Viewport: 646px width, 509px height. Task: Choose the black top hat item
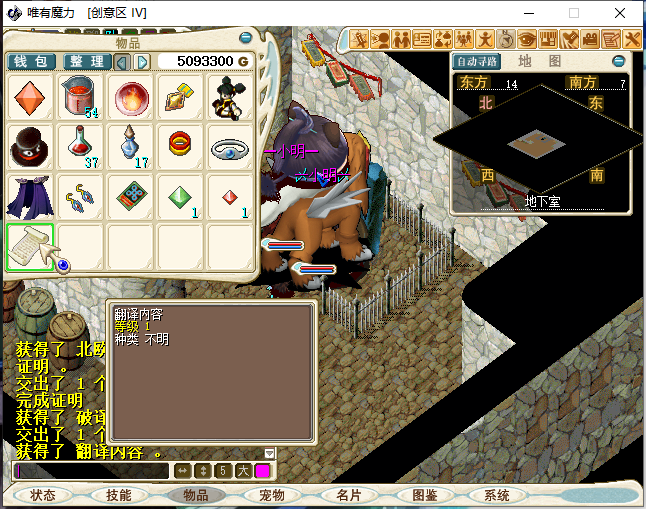(x=30, y=148)
